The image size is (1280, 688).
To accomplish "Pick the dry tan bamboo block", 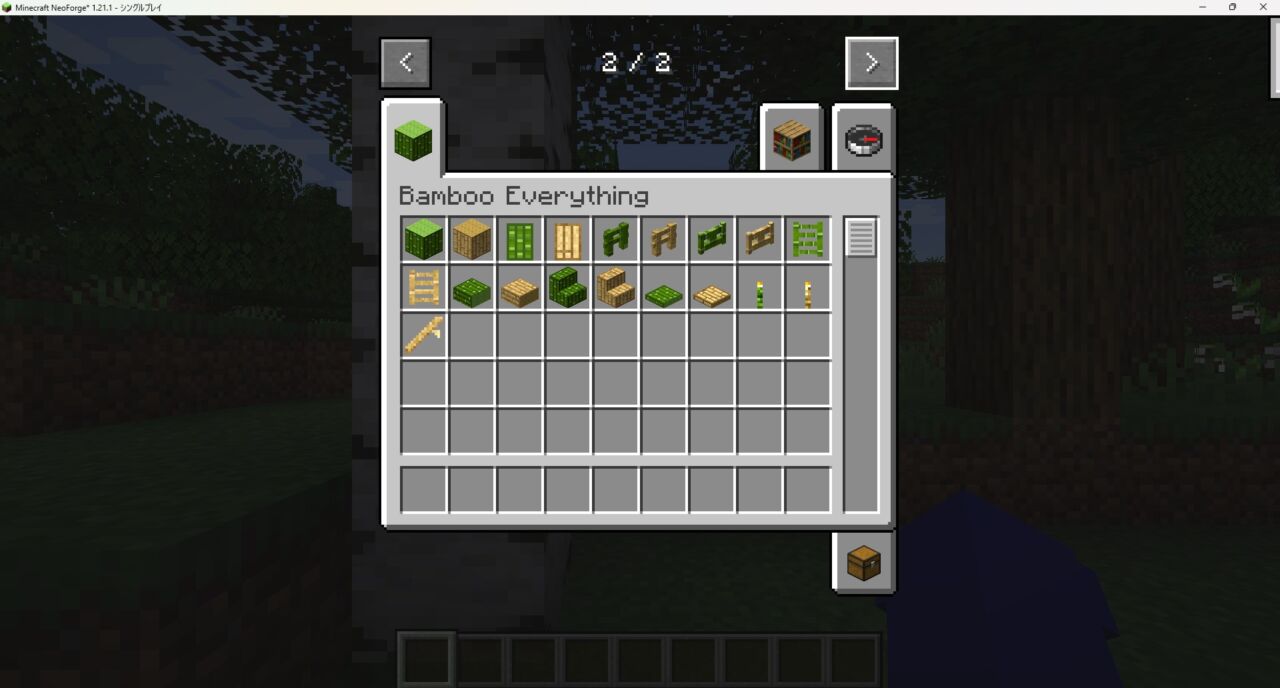I will coord(472,240).
